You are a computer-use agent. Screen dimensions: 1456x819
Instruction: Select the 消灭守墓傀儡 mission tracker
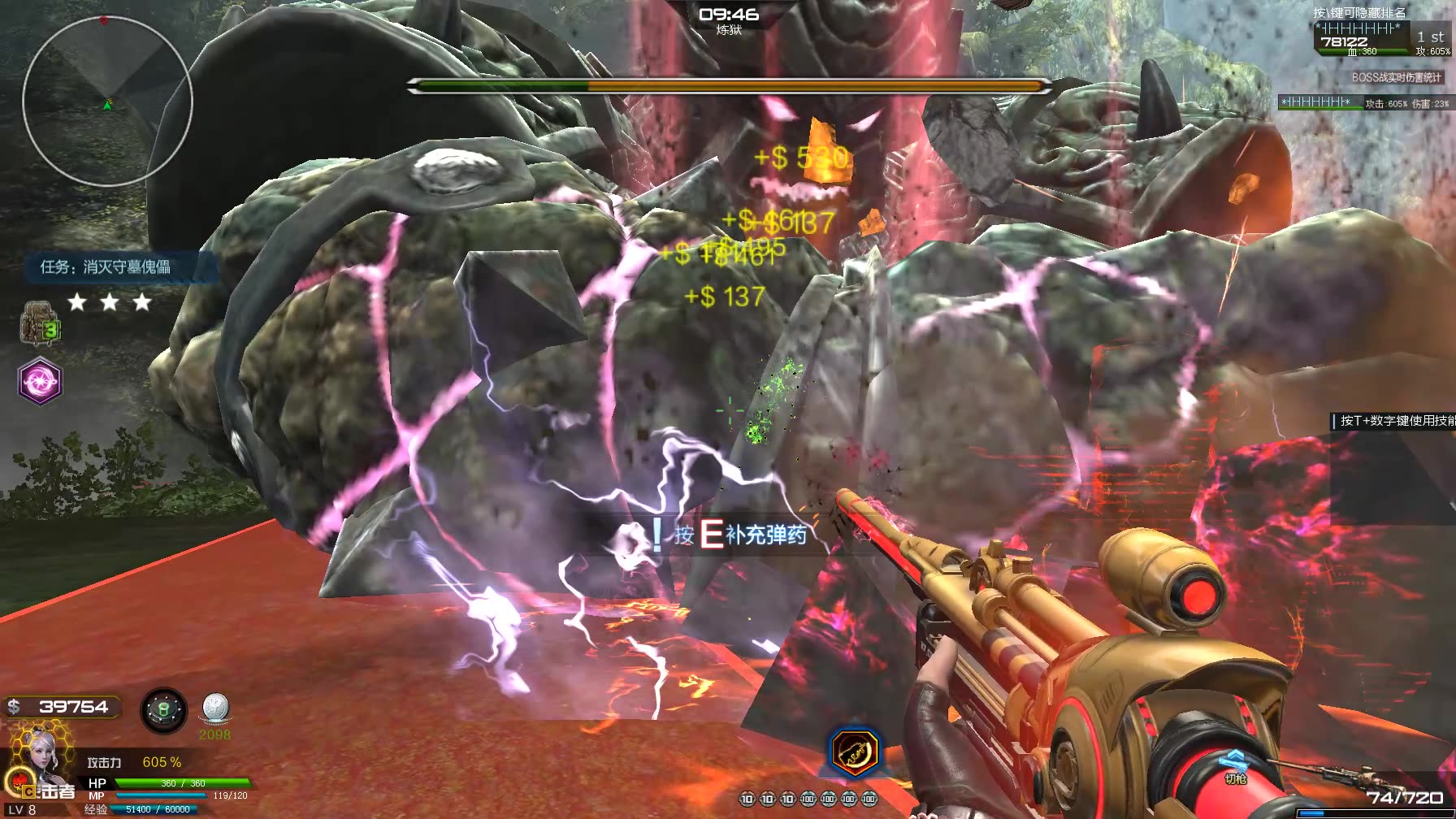106,266
